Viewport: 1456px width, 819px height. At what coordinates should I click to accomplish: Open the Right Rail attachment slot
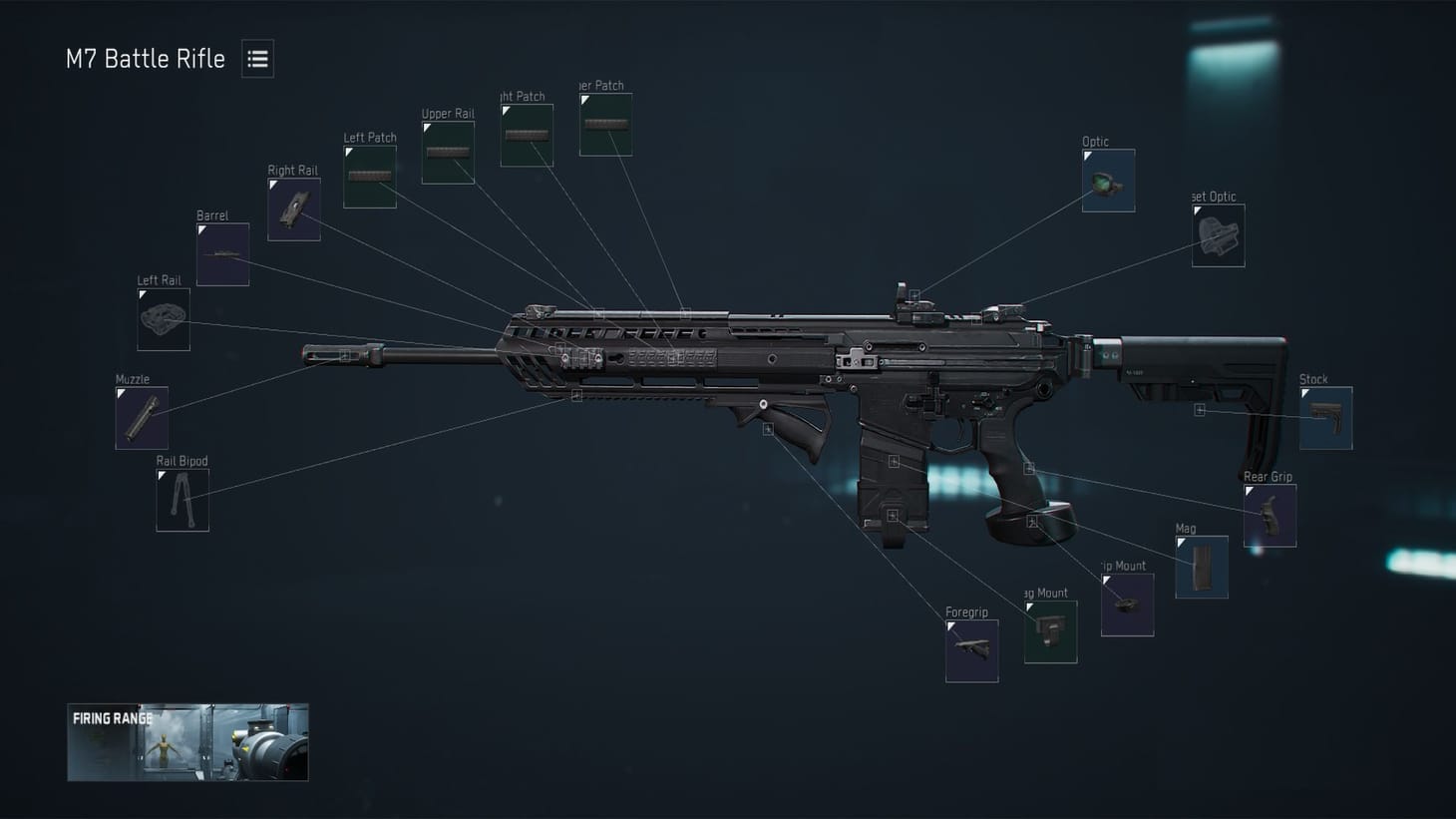293,209
